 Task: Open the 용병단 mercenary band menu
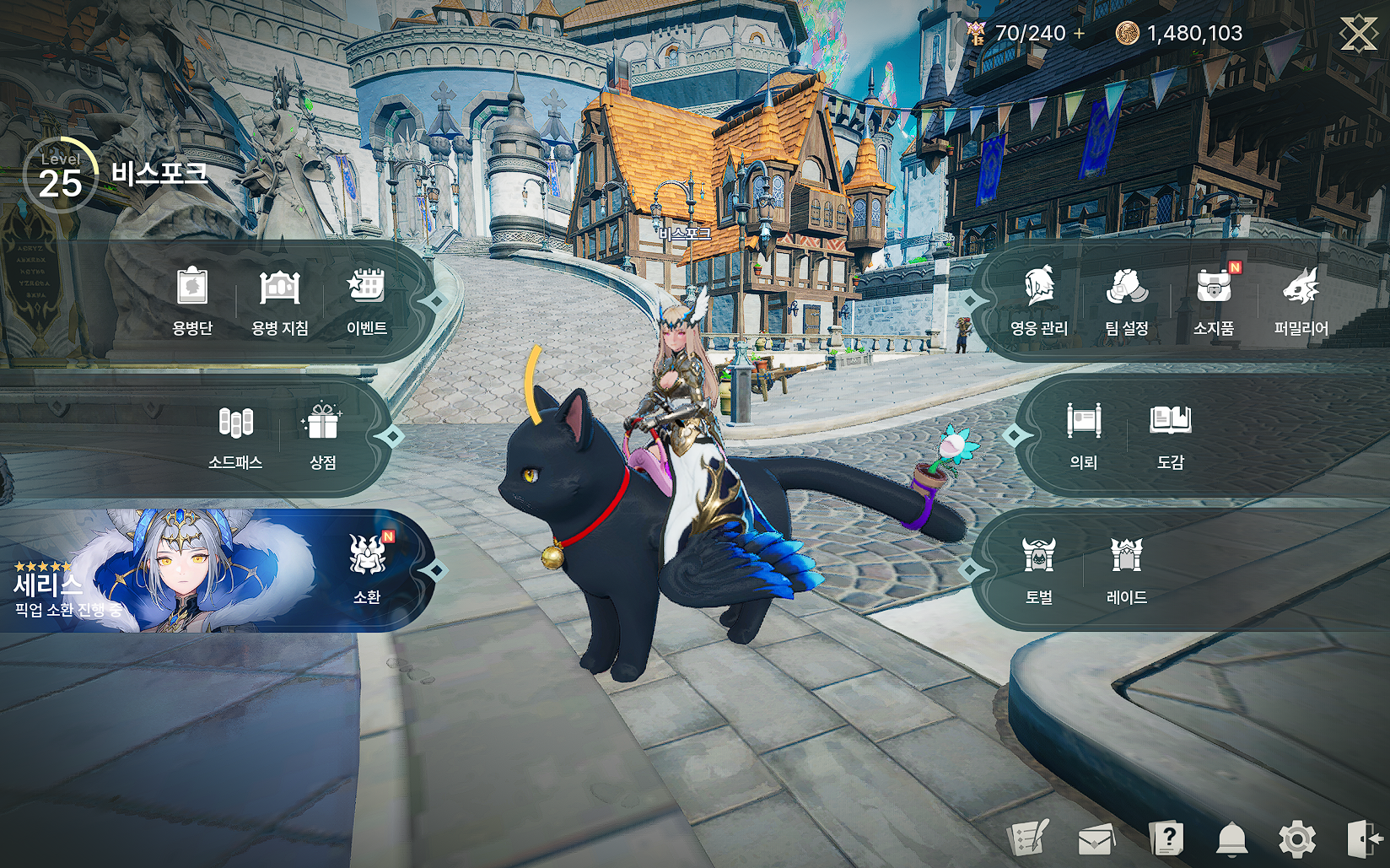192,299
